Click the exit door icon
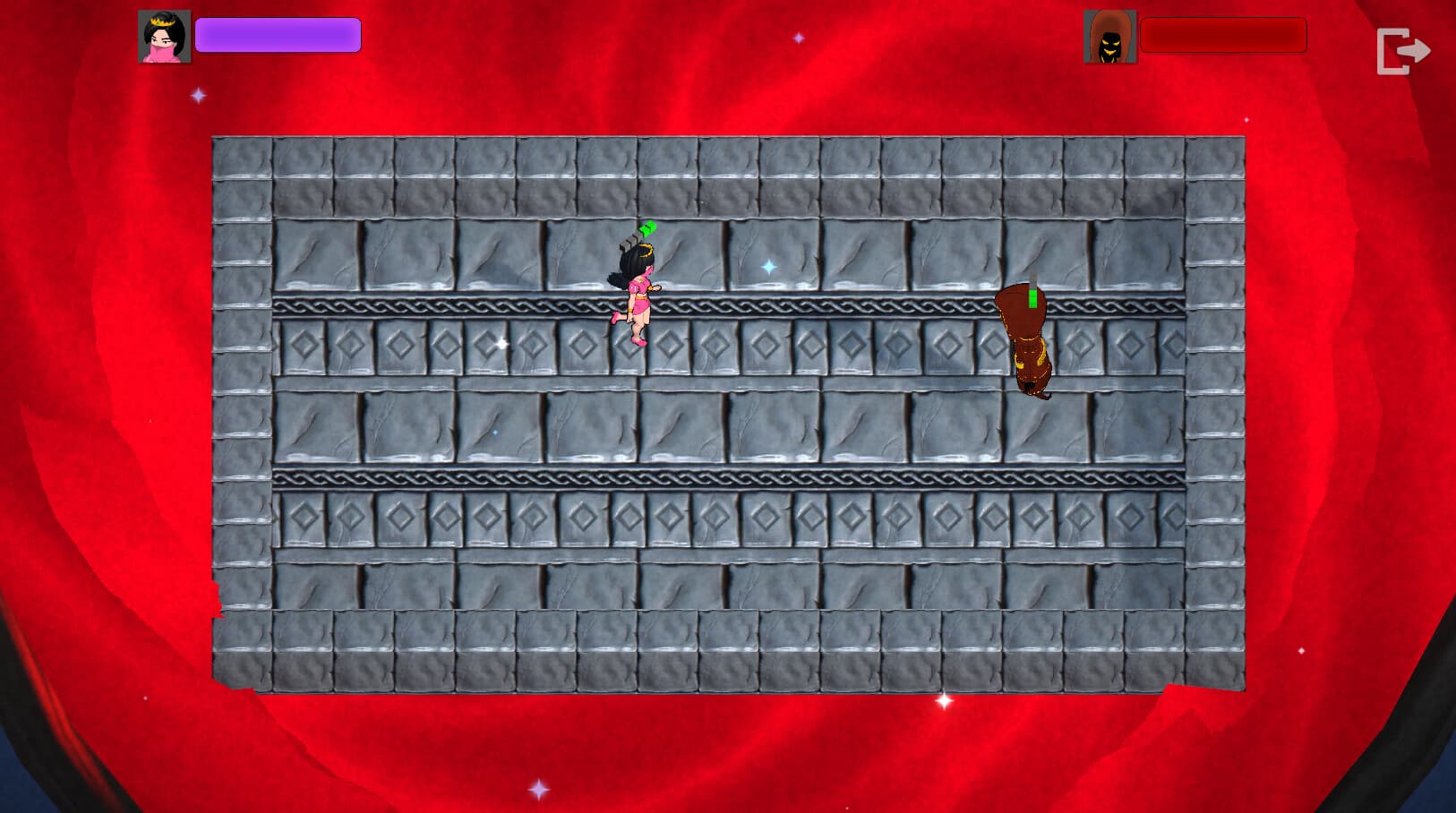The width and height of the screenshot is (1456, 813). [1404, 51]
